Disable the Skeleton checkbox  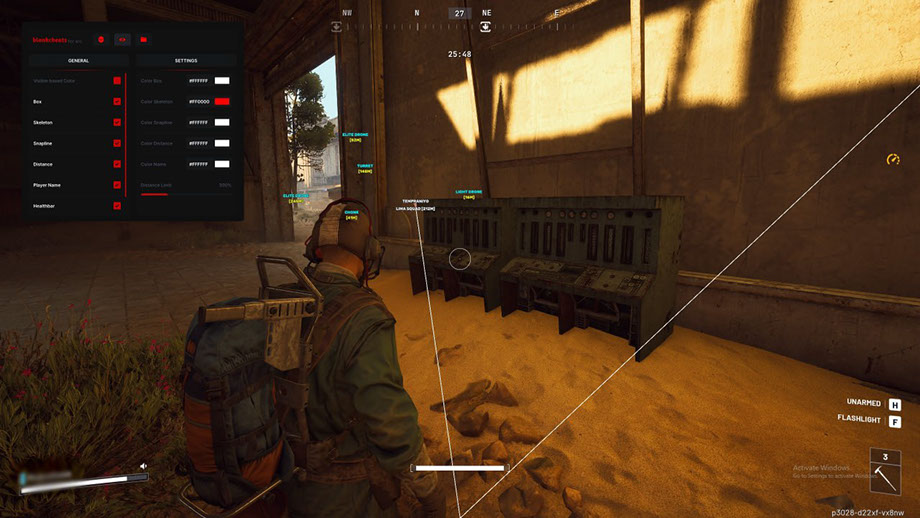click(117, 122)
